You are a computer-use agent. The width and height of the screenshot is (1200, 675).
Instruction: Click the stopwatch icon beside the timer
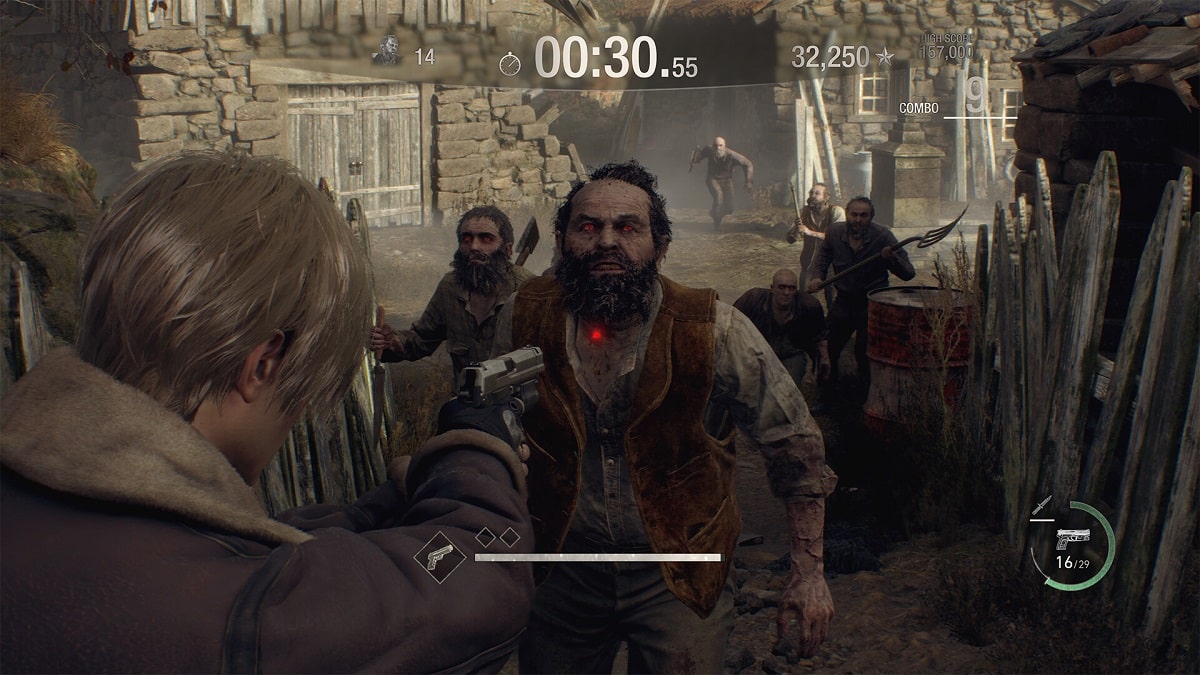[x=510, y=64]
